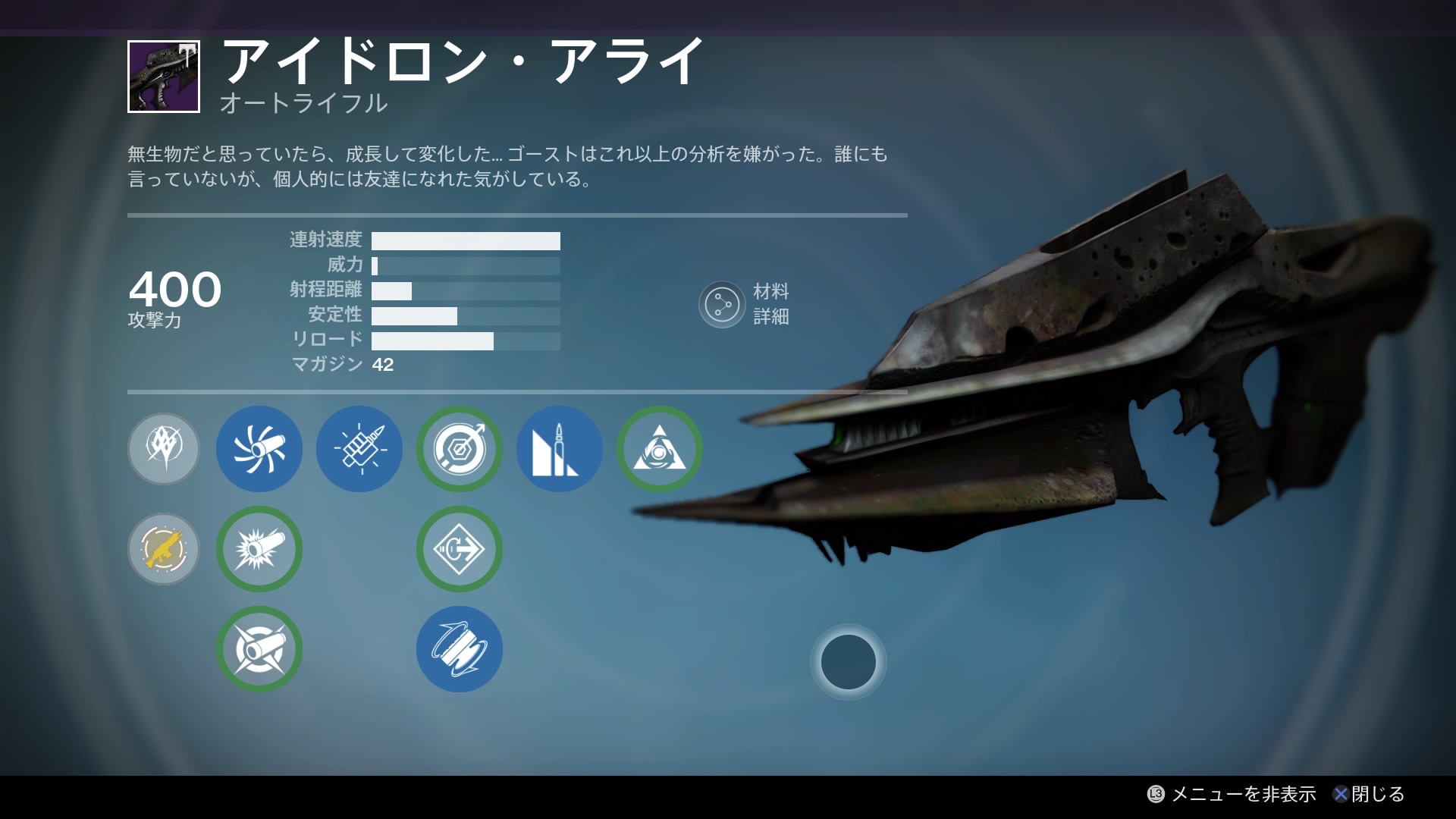Select the diamond arrow perk node
The width and height of the screenshot is (1456, 819).
click(460, 549)
